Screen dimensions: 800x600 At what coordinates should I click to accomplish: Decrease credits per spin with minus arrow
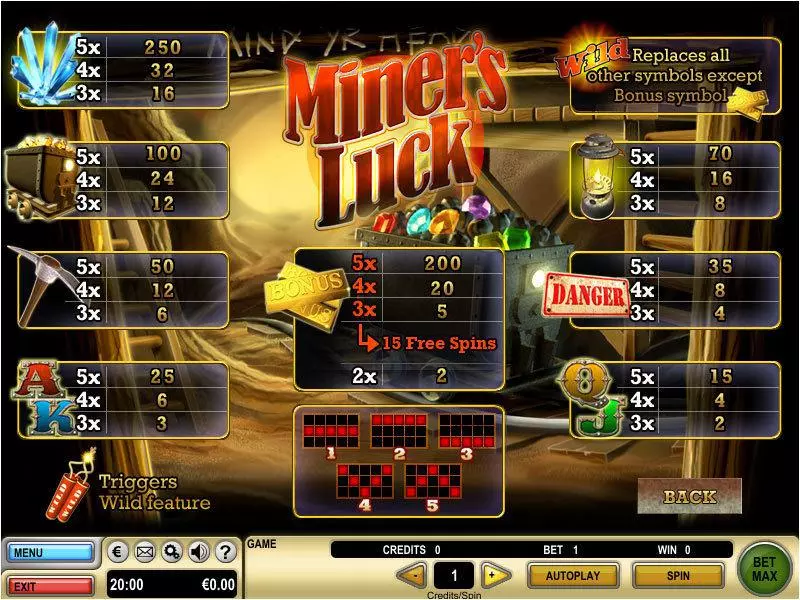pos(411,576)
